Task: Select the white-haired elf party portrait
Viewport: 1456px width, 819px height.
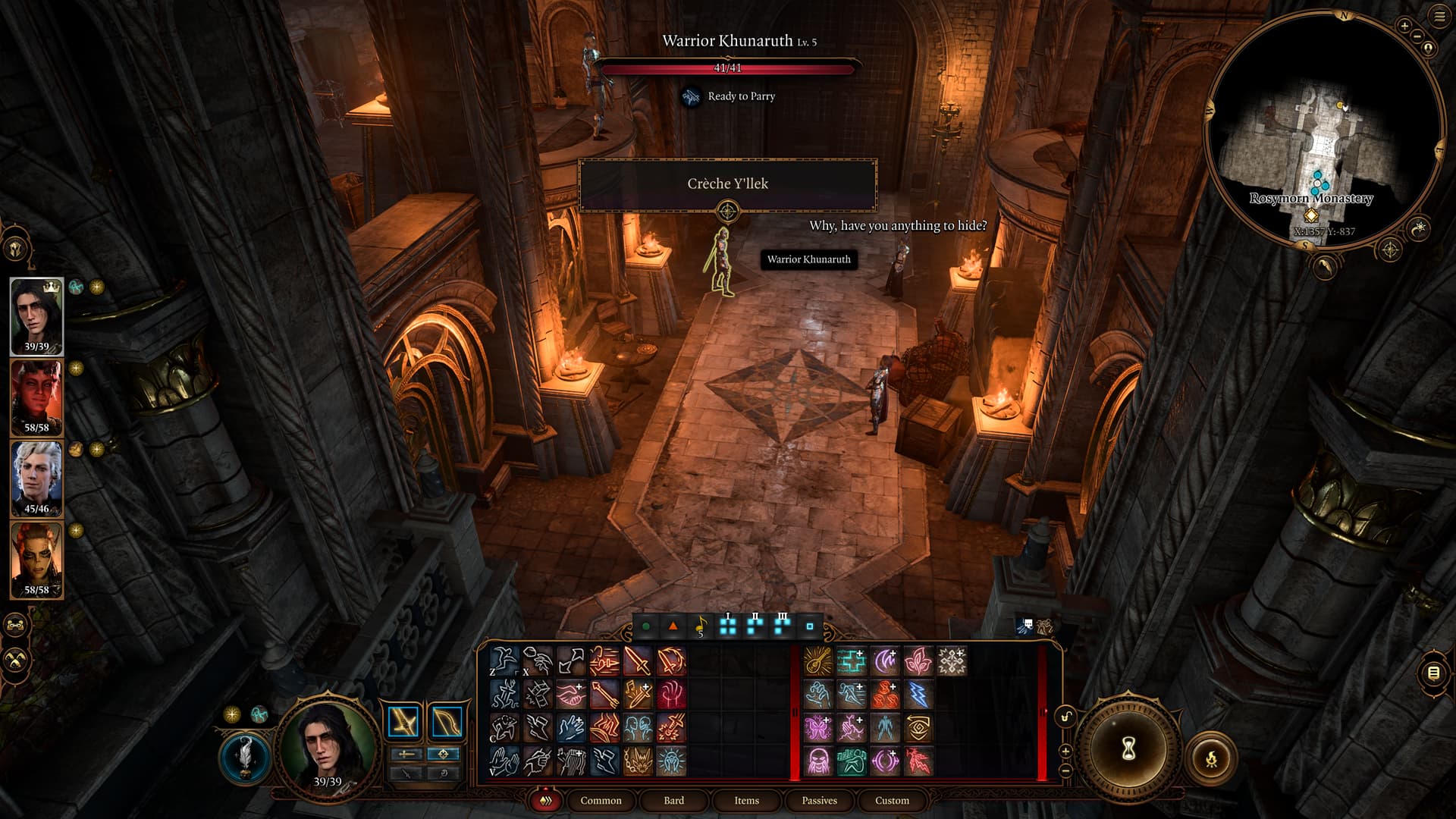Action: coord(36,479)
